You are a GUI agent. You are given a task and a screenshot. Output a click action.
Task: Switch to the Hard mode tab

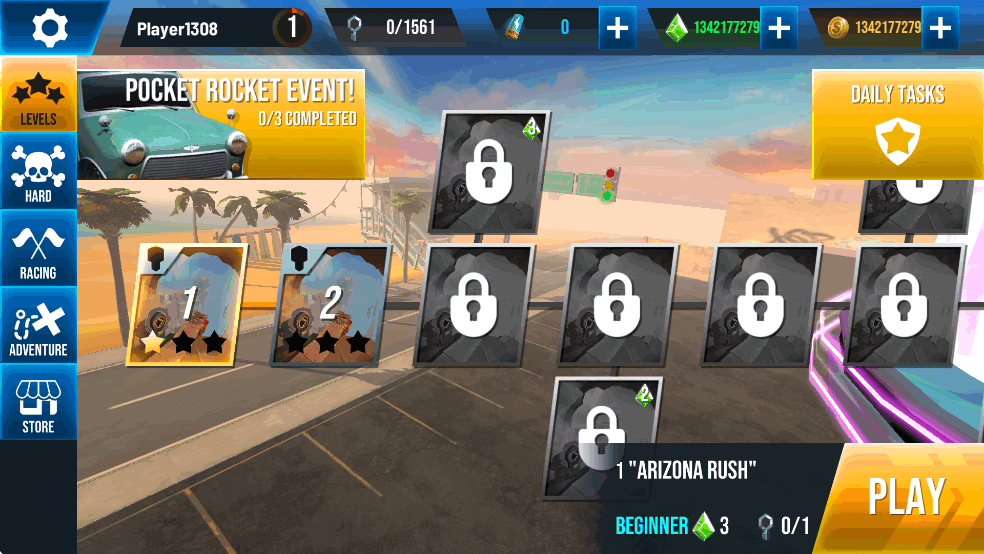click(38, 173)
